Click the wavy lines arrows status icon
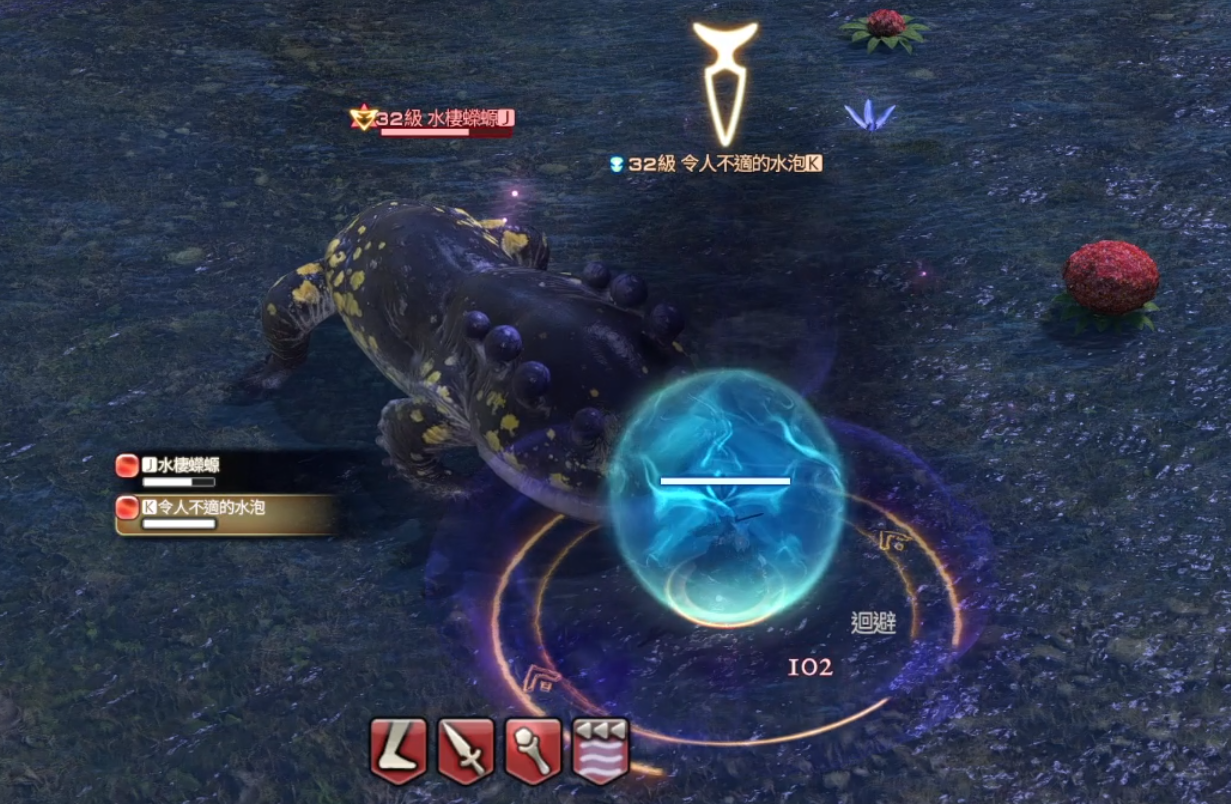This screenshot has height=804, width=1231. [600, 750]
